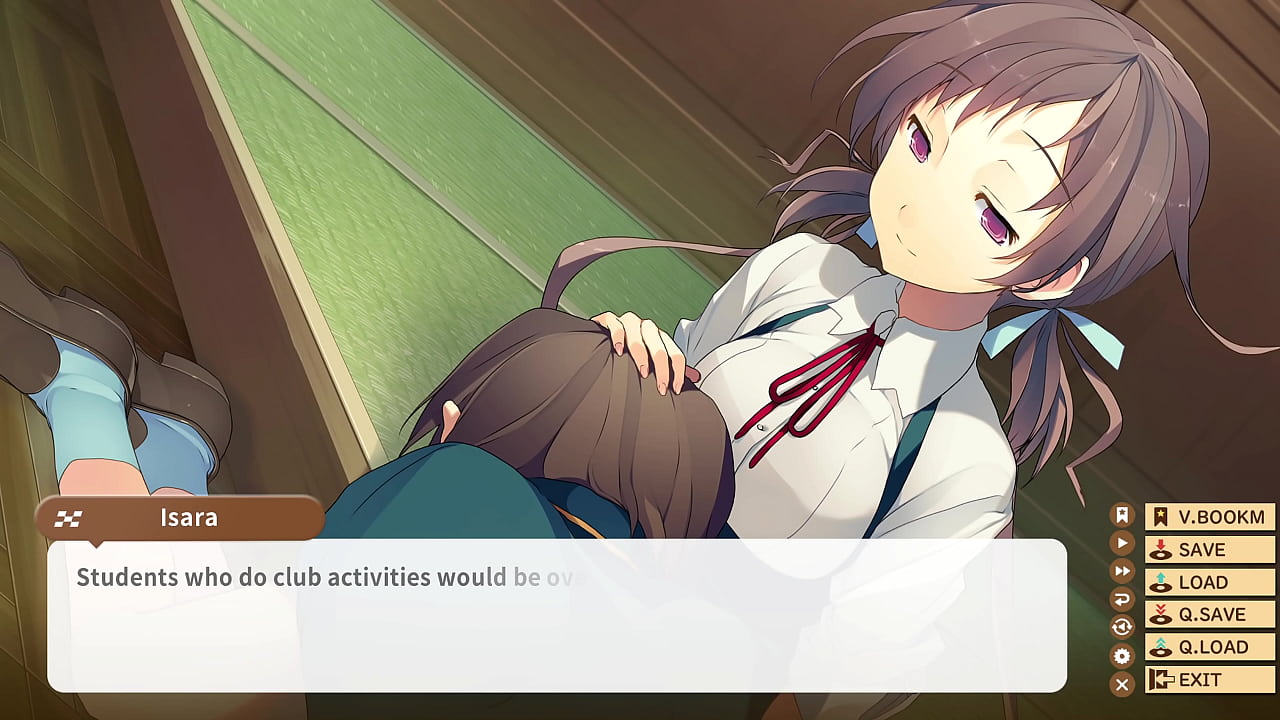Hide the interface with the X icon
The image size is (1280, 720).
click(x=1123, y=684)
